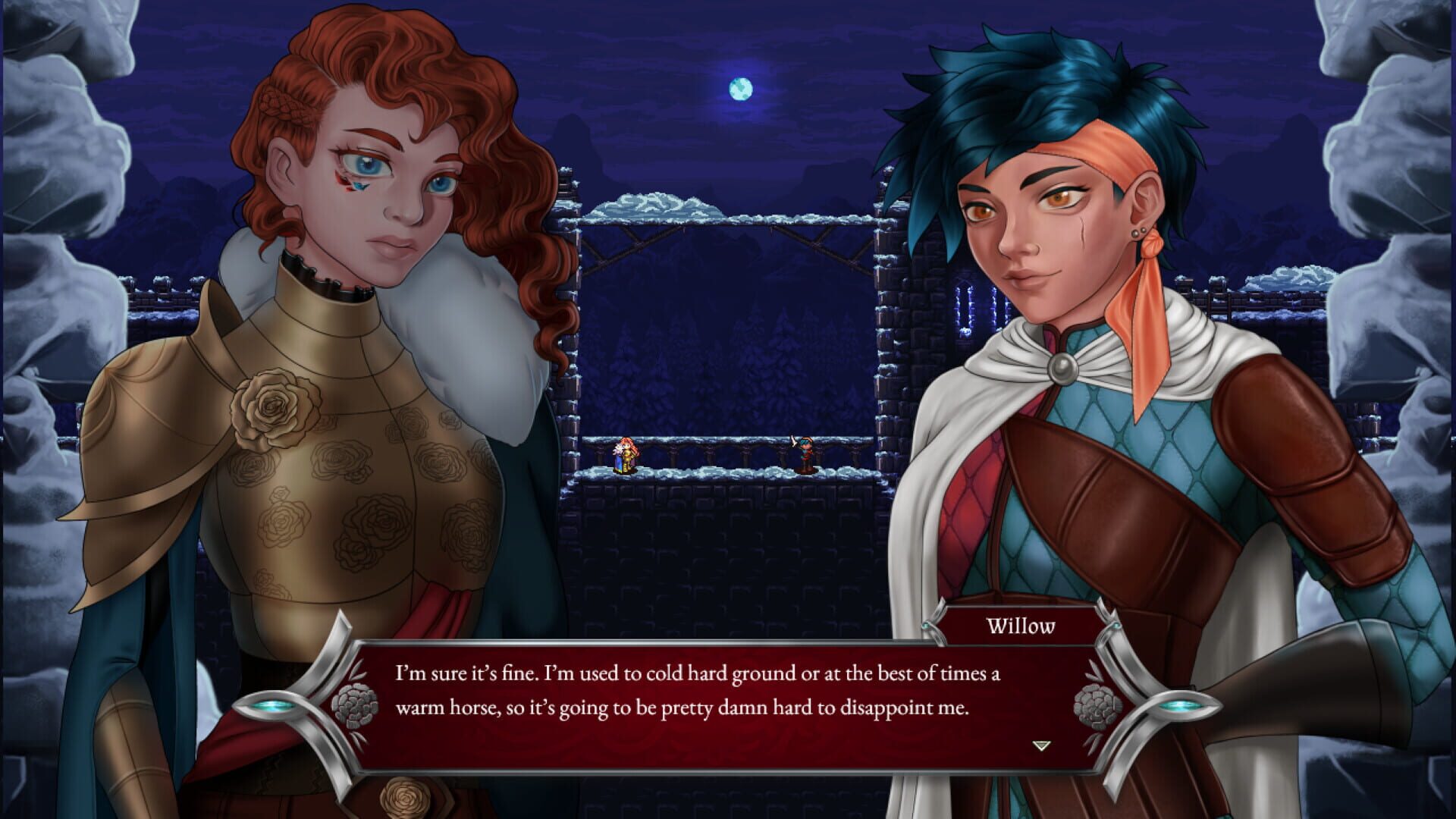This screenshot has height=819, width=1456.
Task: Expand the dialogue using the downward chevron
Action: [x=1040, y=747]
